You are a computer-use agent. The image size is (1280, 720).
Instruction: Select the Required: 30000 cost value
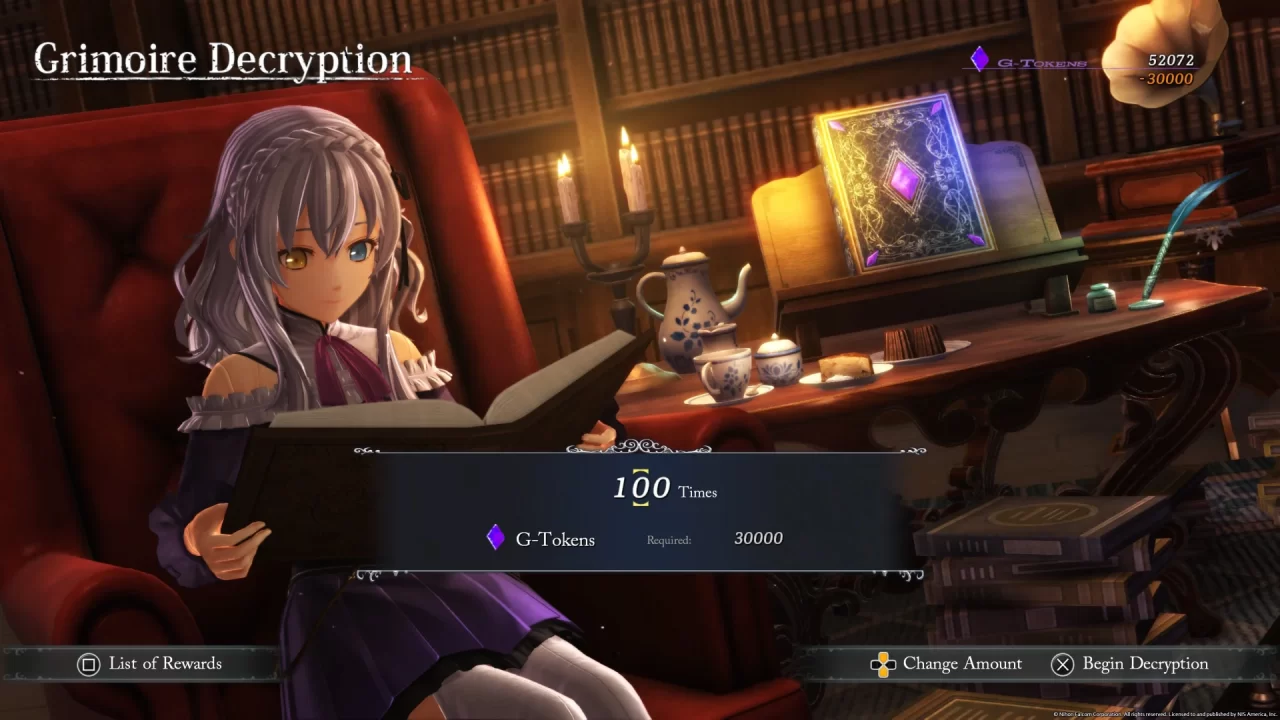pyautogui.click(x=759, y=538)
